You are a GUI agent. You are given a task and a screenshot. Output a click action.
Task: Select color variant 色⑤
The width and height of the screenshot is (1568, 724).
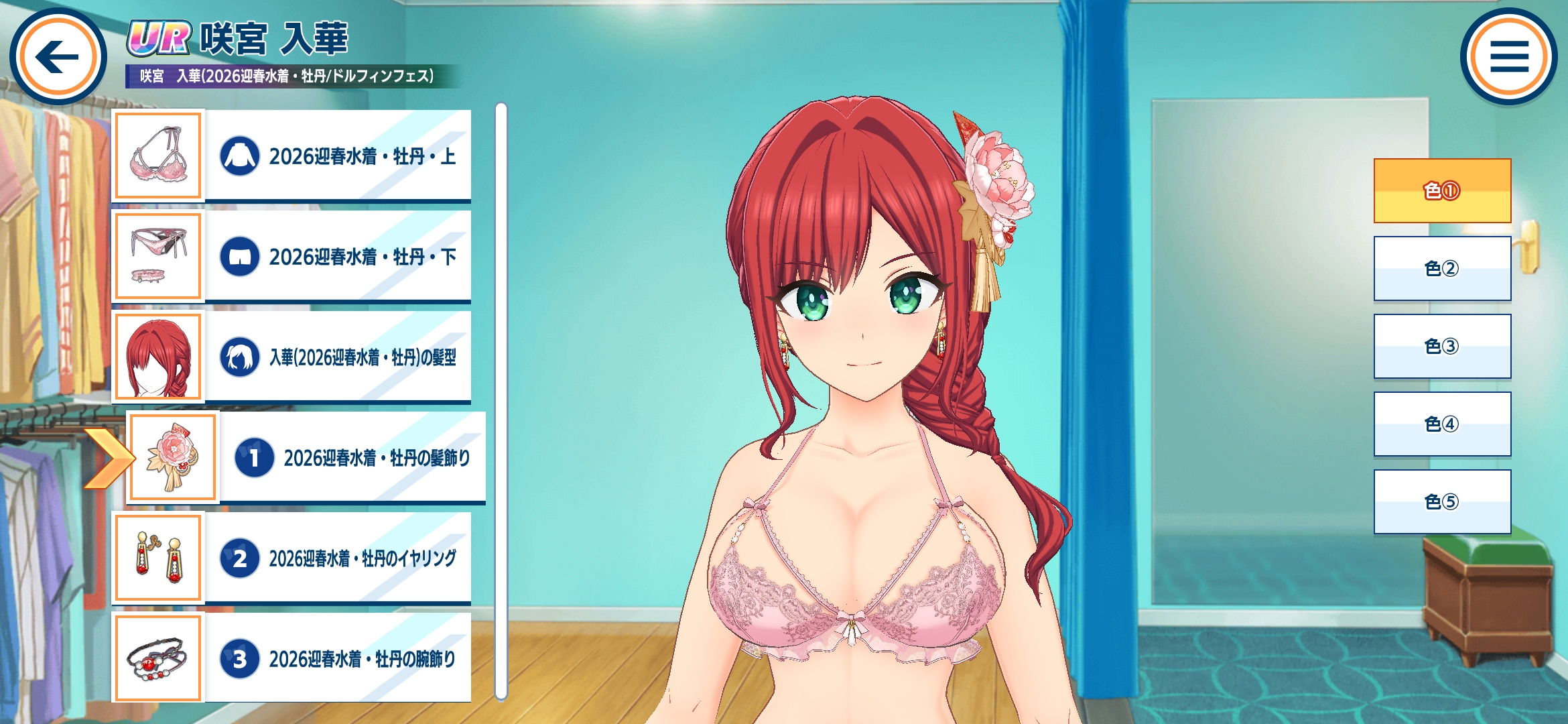click(x=1442, y=502)
